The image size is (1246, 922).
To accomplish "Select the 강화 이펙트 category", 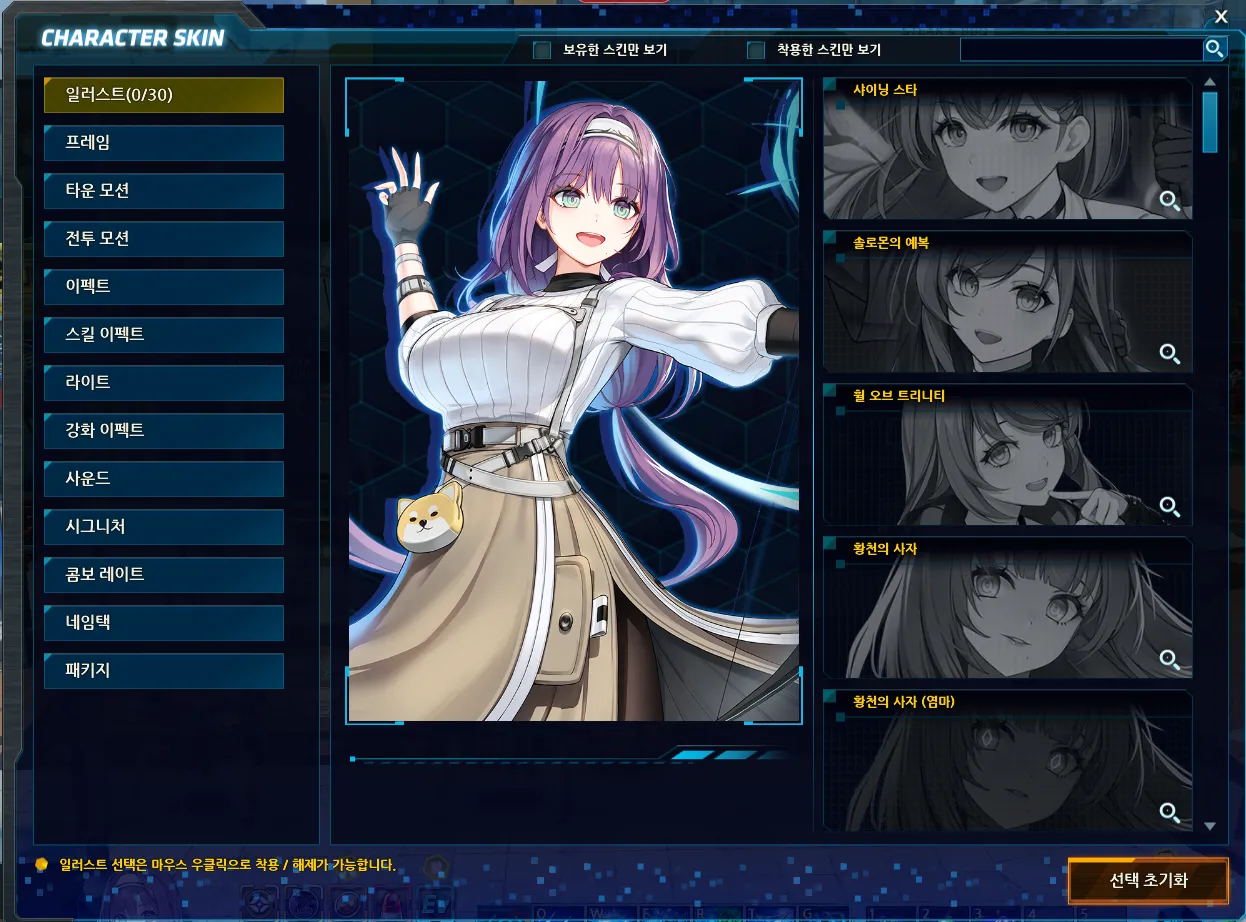I will (164, 431).
